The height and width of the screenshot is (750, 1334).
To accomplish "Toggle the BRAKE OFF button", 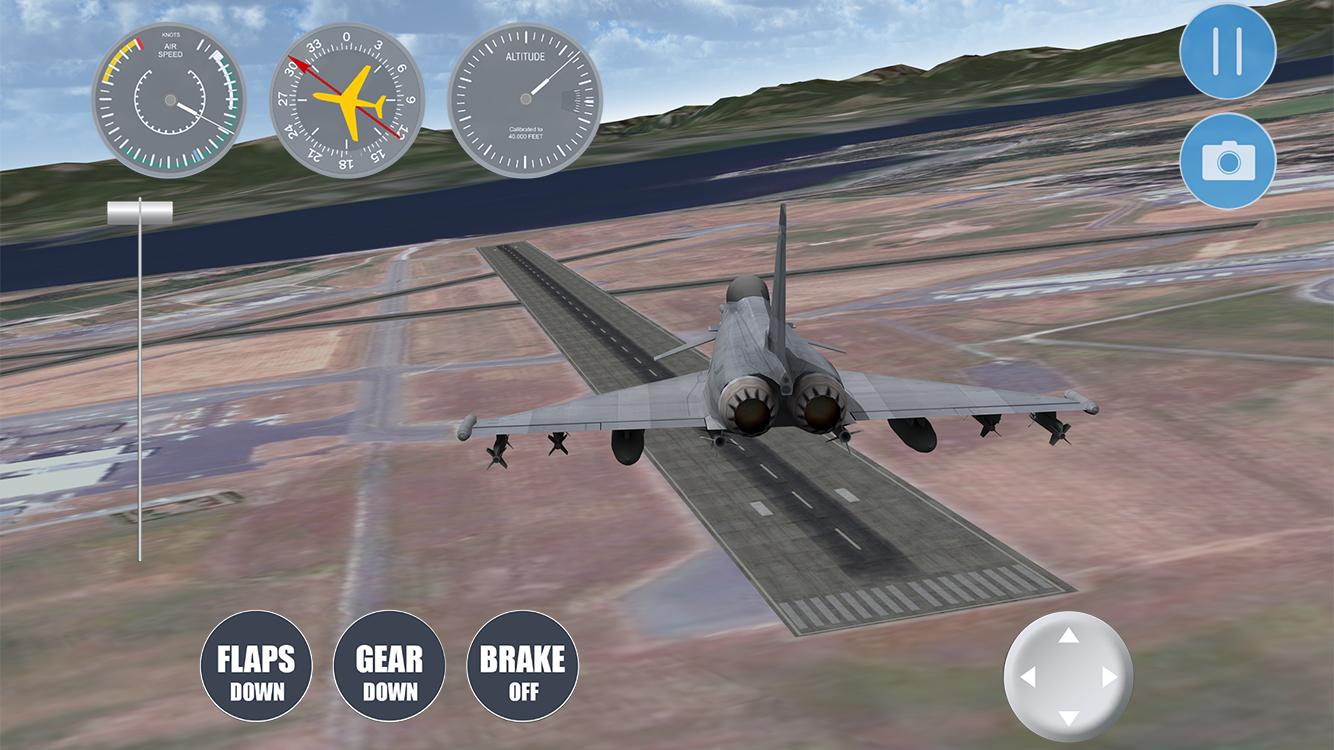I will coord(522,667).
